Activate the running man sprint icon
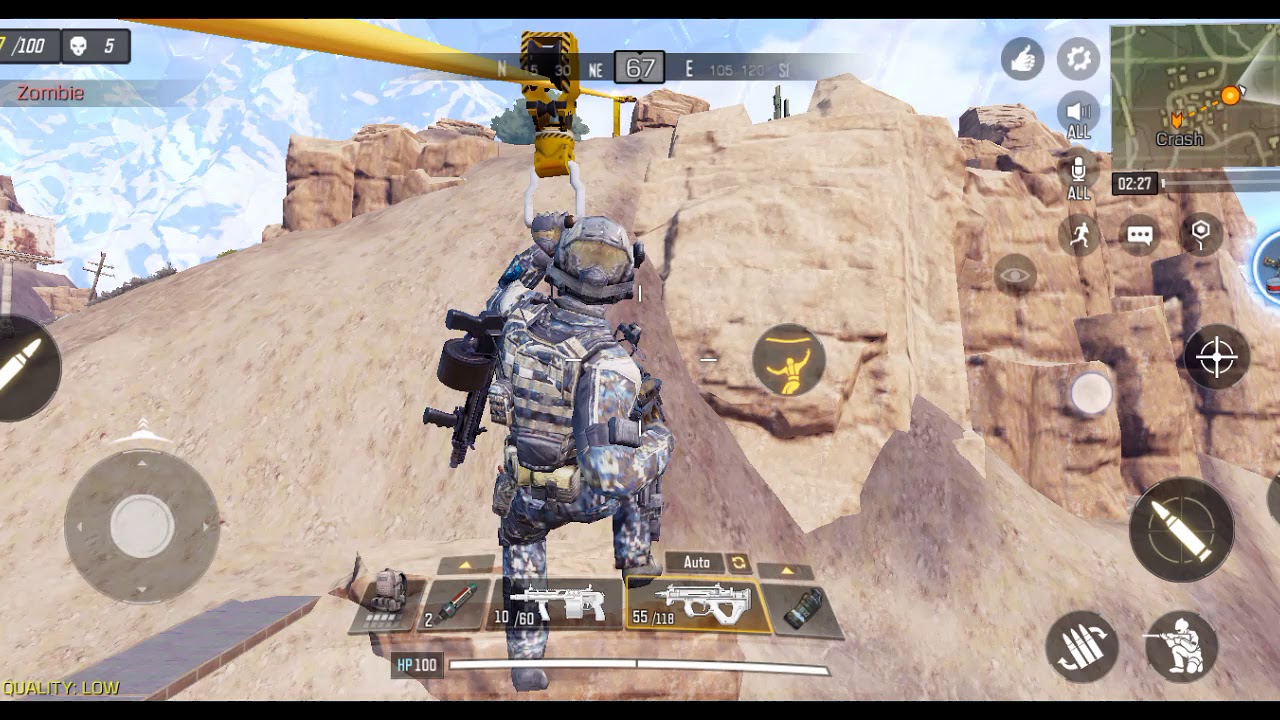The height and width of the screenshot is (720, 1280). pyautogui.click(x=1079, y=235)
